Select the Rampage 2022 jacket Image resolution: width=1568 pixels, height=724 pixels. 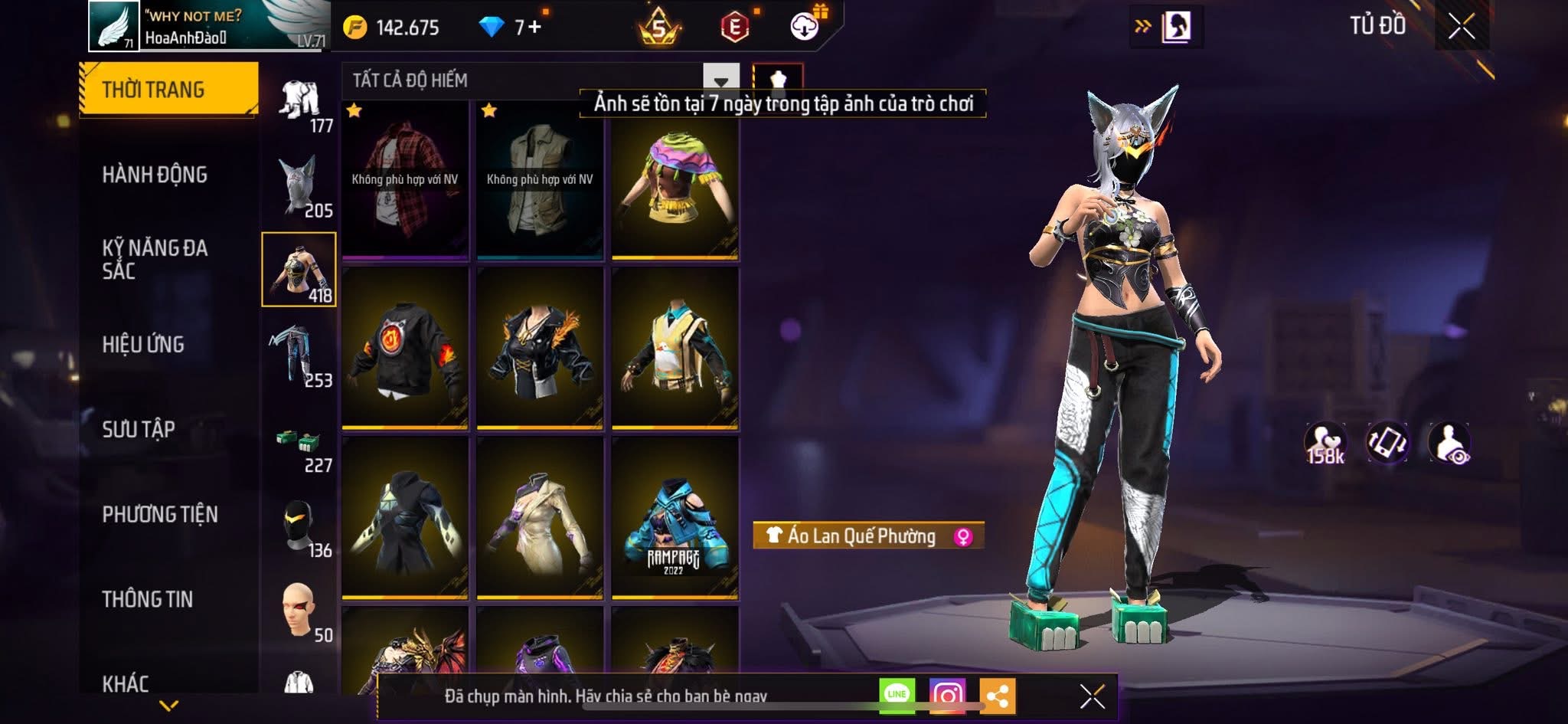[x=675, y=518]
